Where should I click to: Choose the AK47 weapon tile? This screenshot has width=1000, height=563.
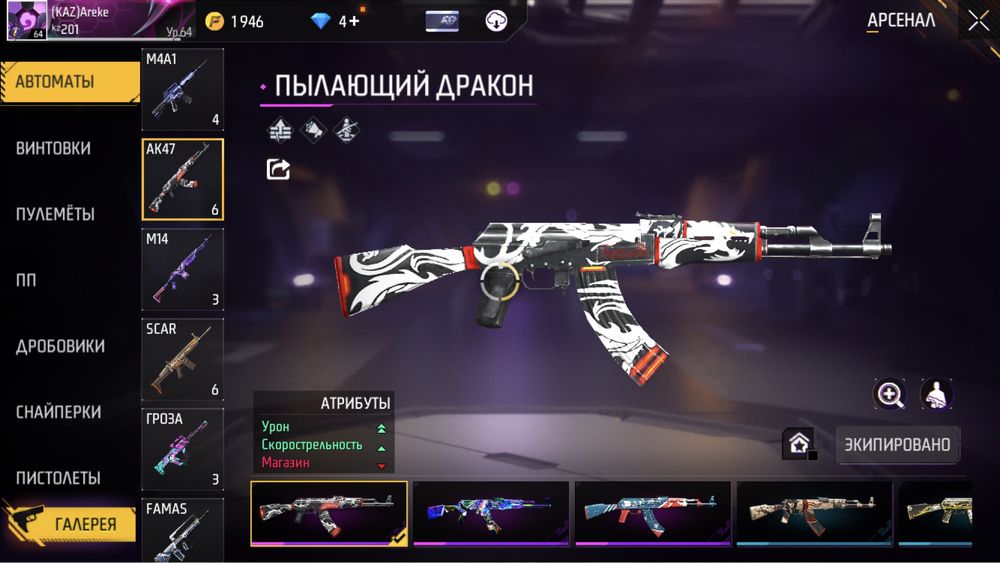pyautogui.click(x=182, y=179)
